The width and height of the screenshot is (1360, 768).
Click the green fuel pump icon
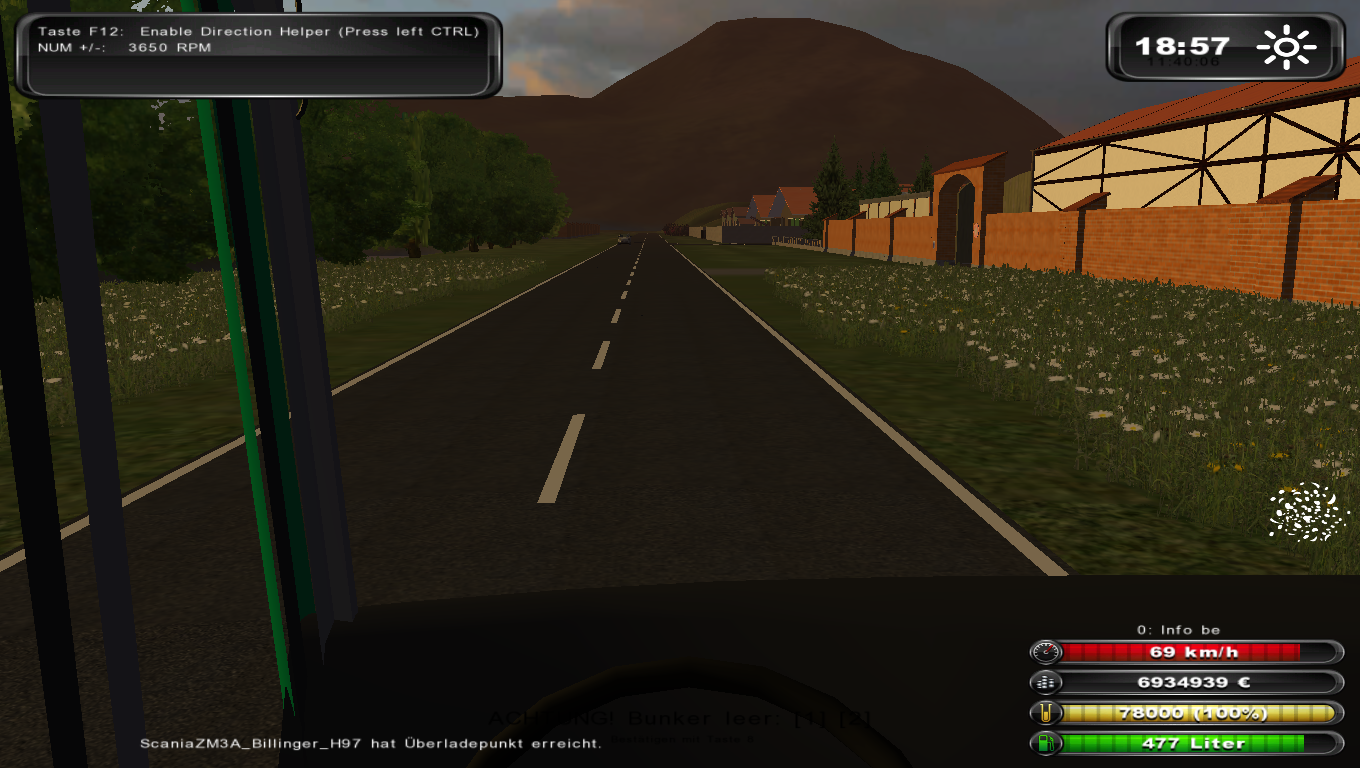[1046, 743]
